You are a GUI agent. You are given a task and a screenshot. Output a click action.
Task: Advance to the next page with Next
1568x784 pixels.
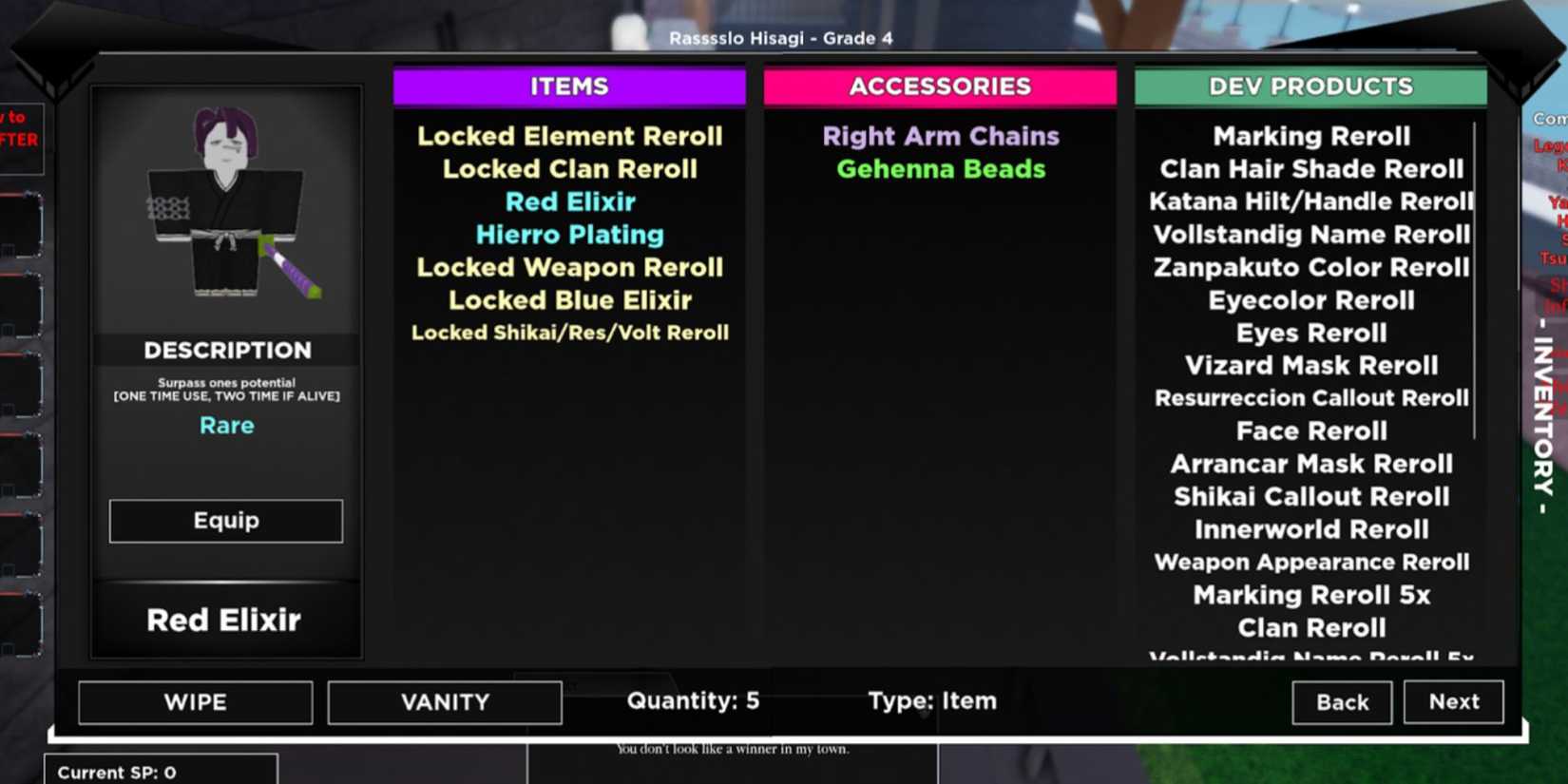pyautogui.click(x=1453, y=701)
